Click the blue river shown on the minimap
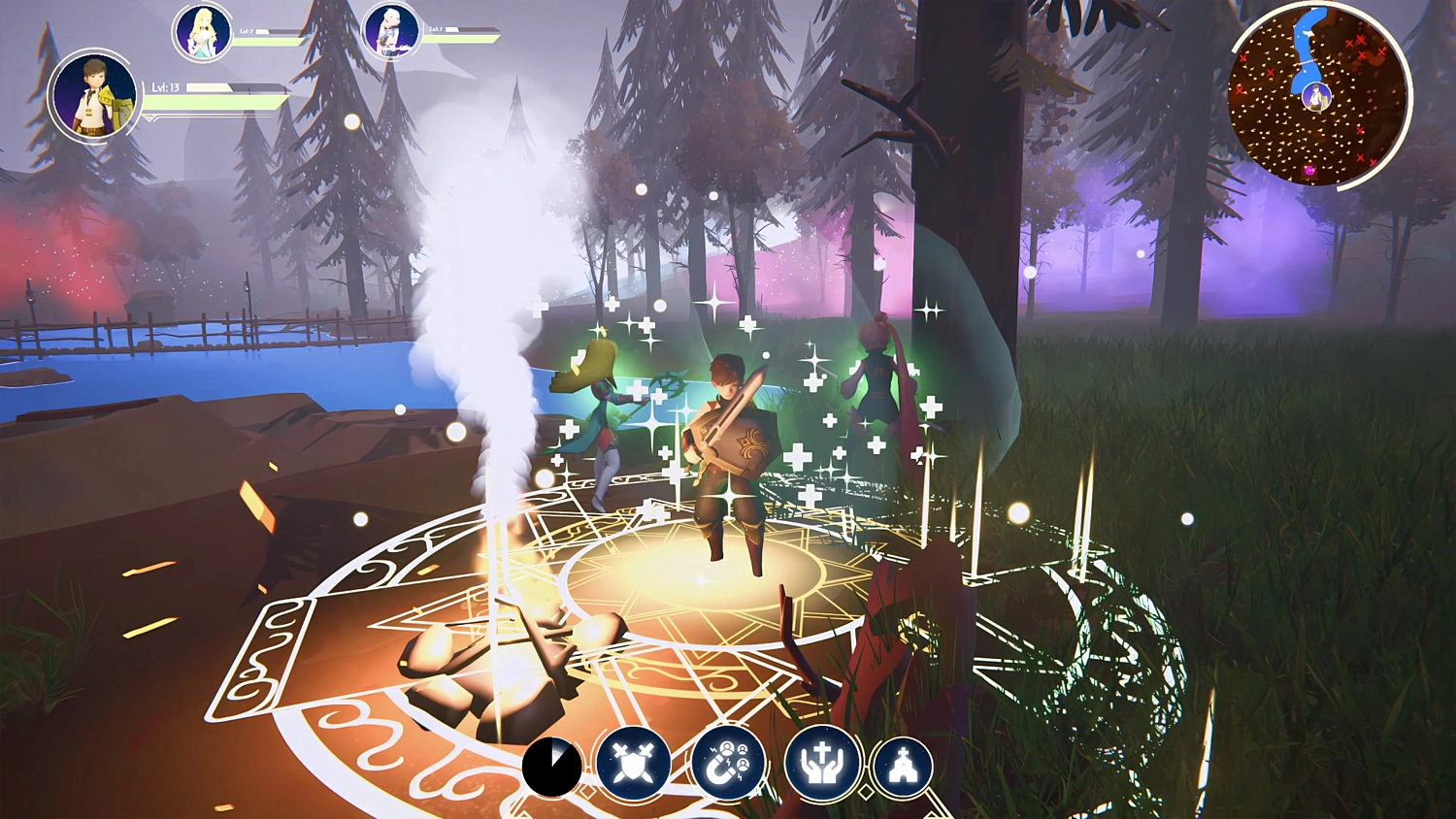The height and width of the screenshot is (819, 1456). click(x=1307, y=44)
